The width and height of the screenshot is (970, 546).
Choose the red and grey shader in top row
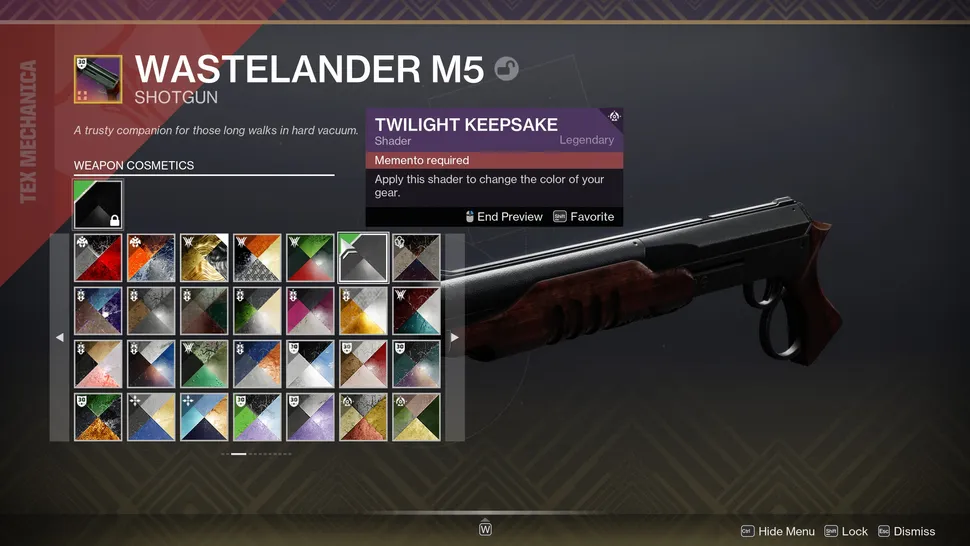pyautogui.click(x=98, y=258)
